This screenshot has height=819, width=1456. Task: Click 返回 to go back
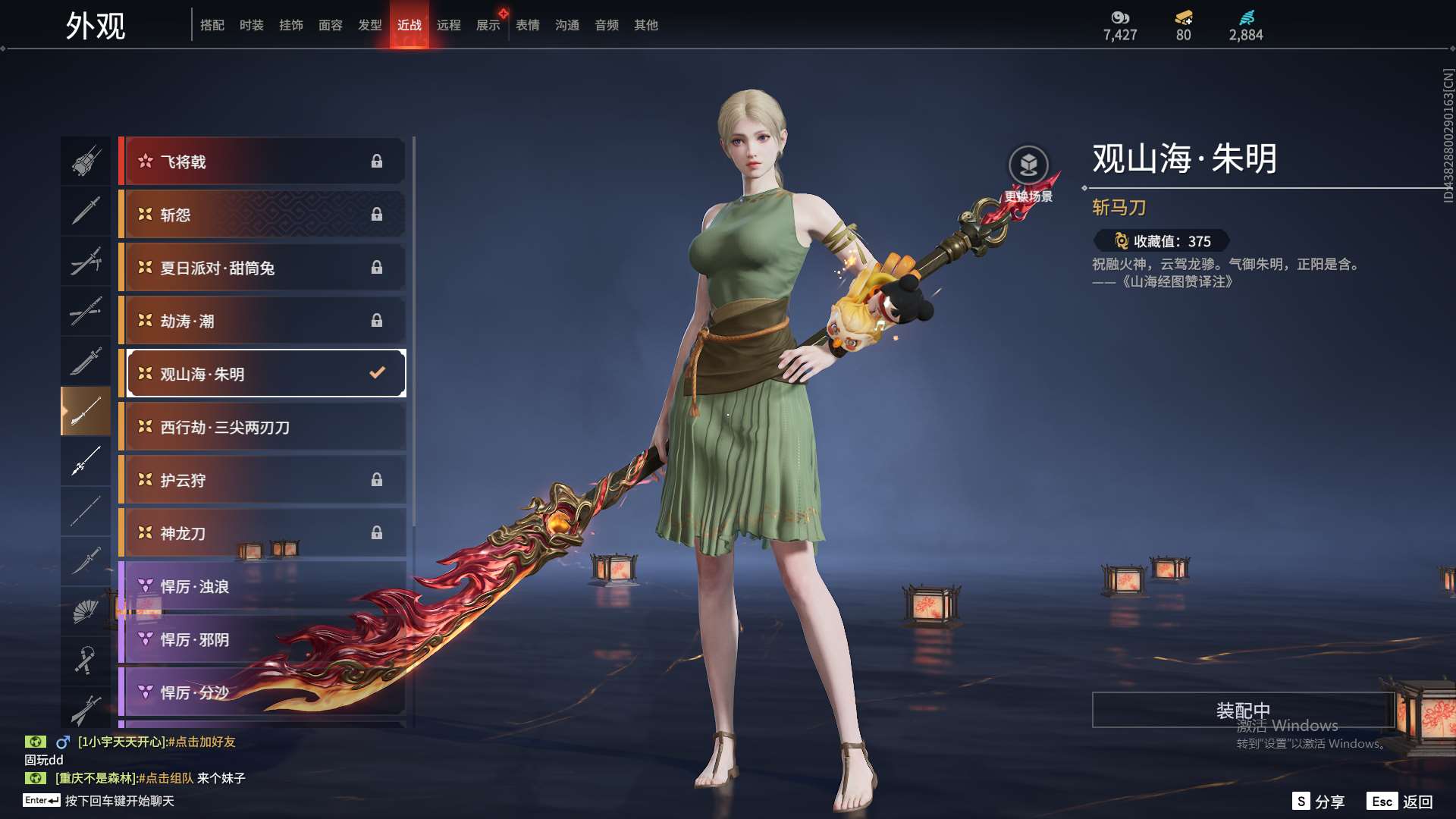(1400, 802)
